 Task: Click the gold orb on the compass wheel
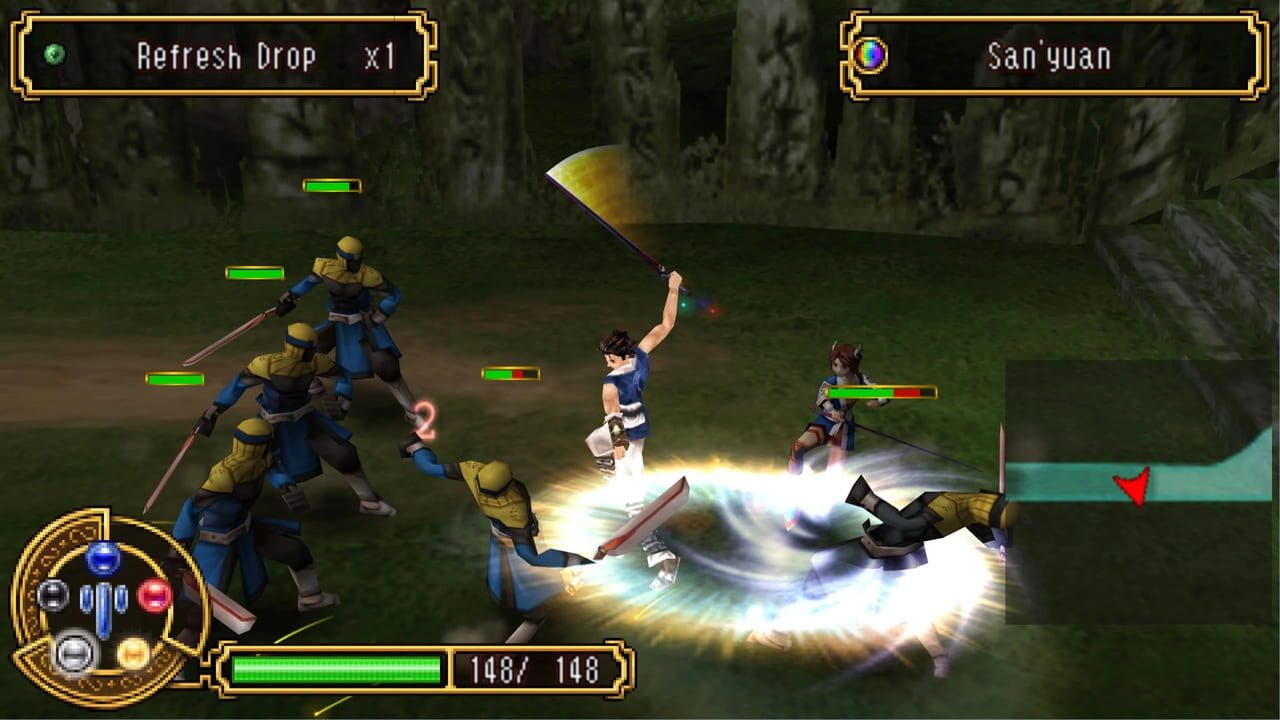coord(133,654)
